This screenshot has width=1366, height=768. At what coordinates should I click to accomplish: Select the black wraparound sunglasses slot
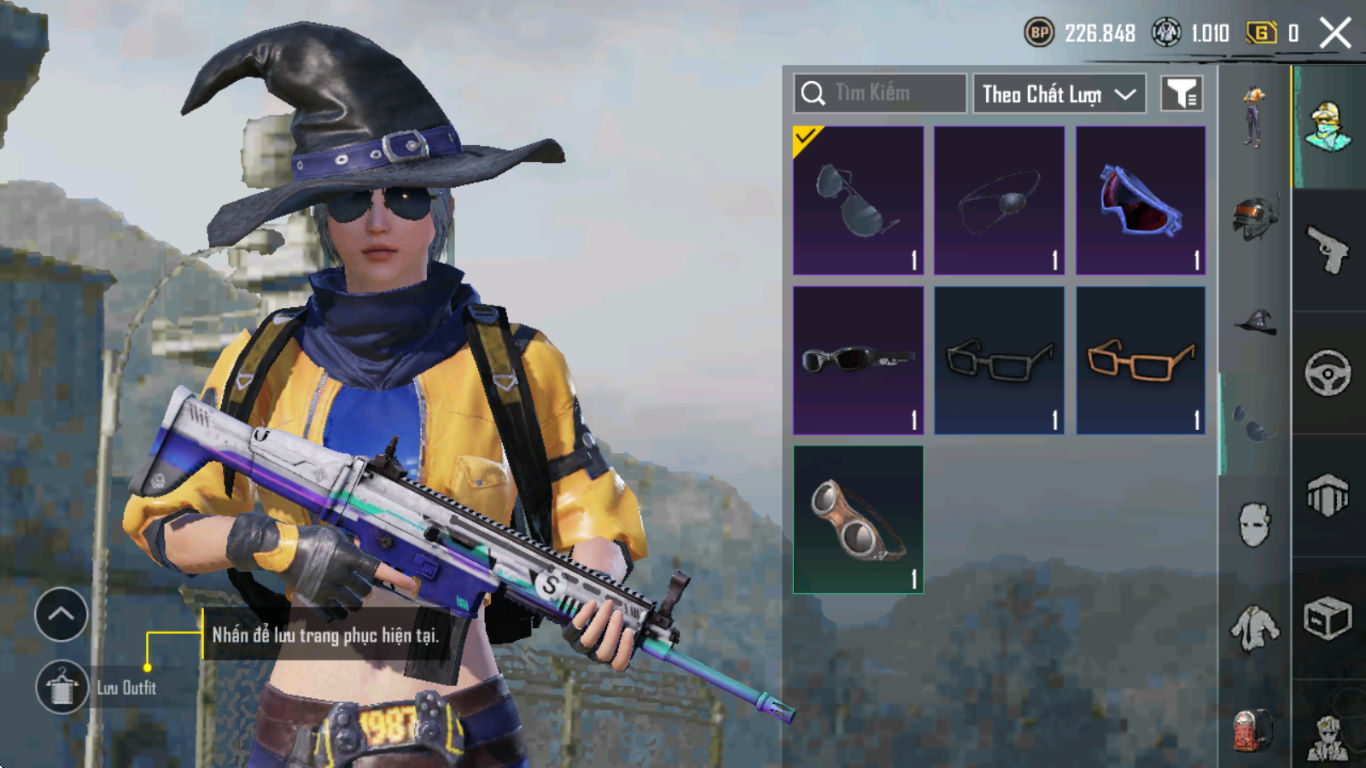[x=858, y=360]
